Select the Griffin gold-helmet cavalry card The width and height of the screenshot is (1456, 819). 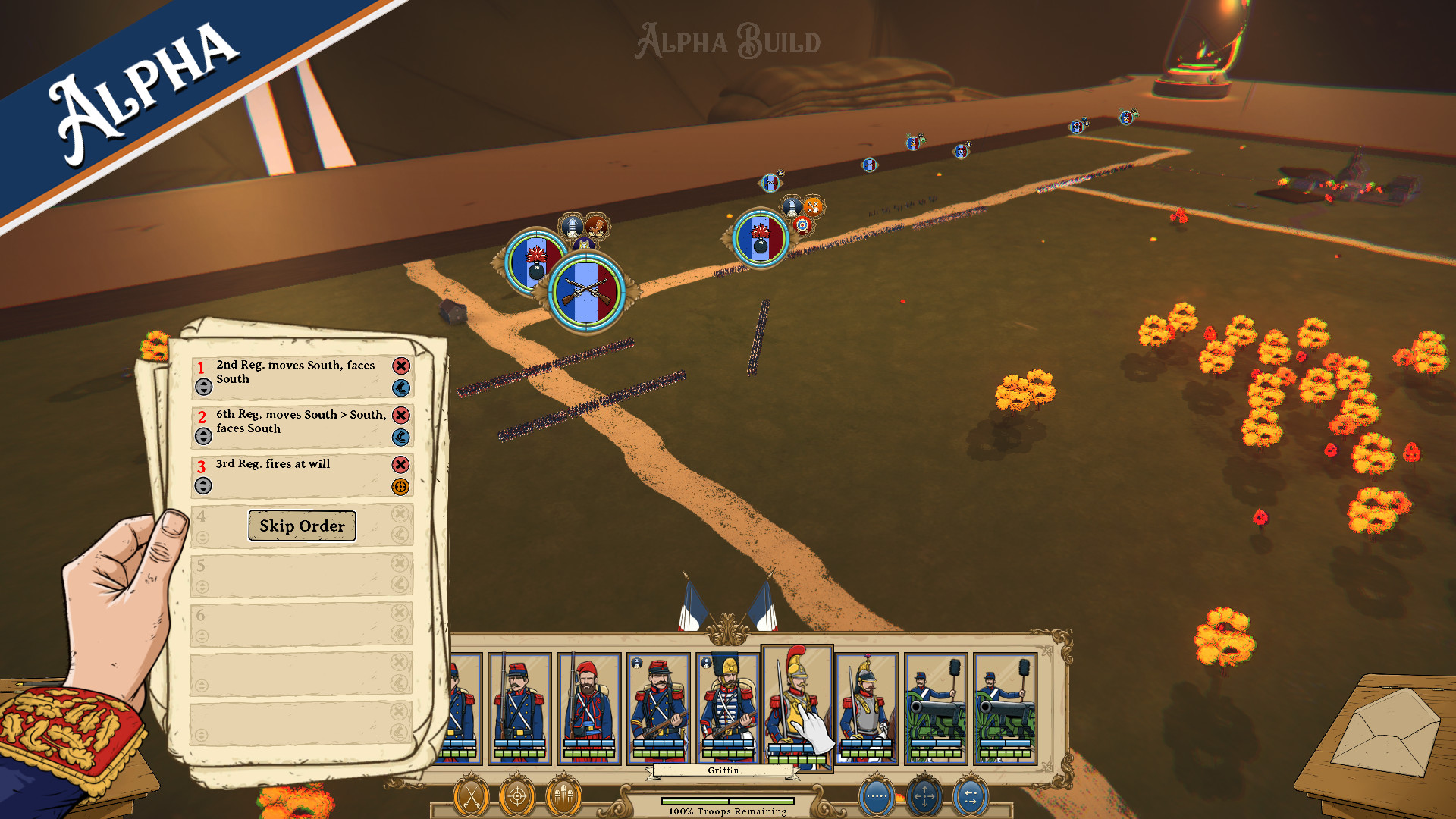(796, 705)
